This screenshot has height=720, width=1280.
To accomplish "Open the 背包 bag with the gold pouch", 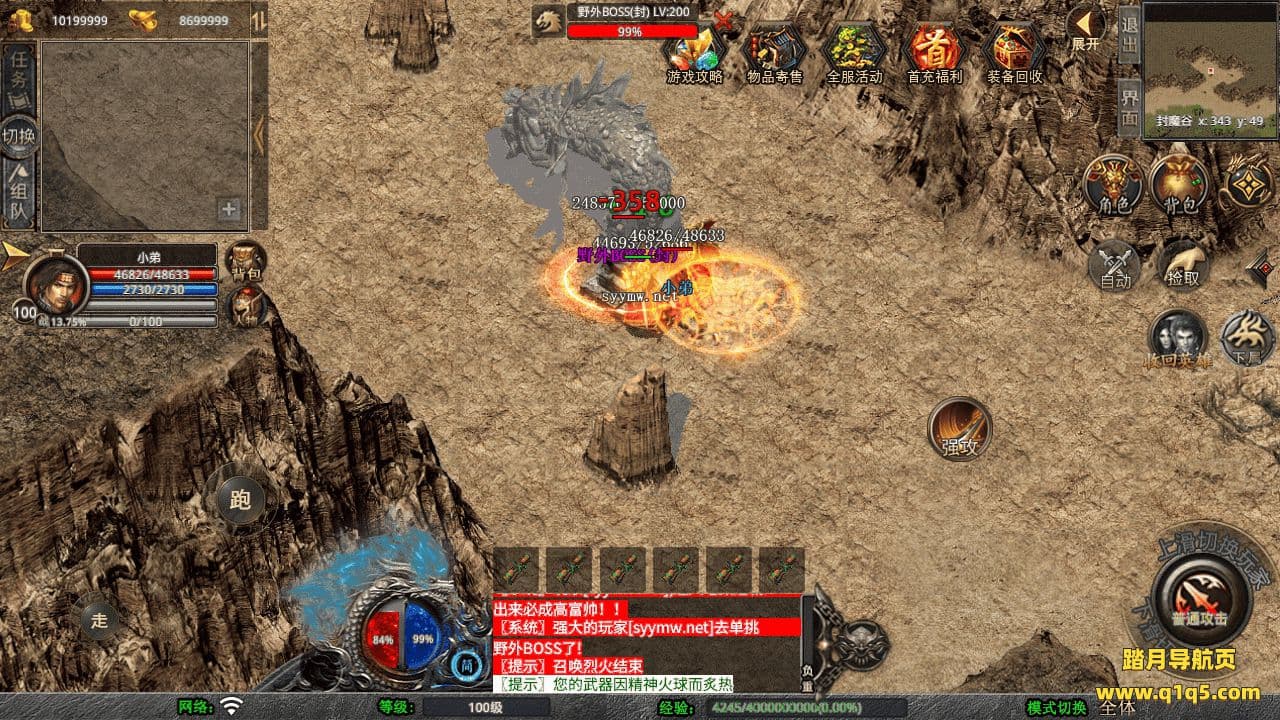I will click(1179, 185).
